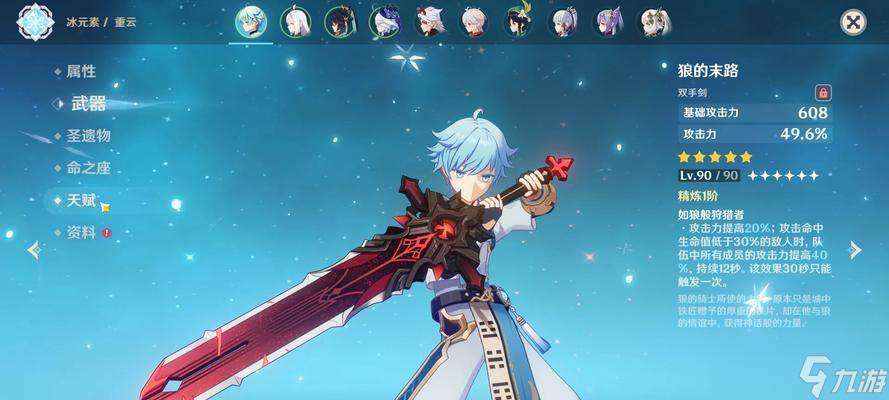Go to the previous character with left arrow

tap(35, 250)
